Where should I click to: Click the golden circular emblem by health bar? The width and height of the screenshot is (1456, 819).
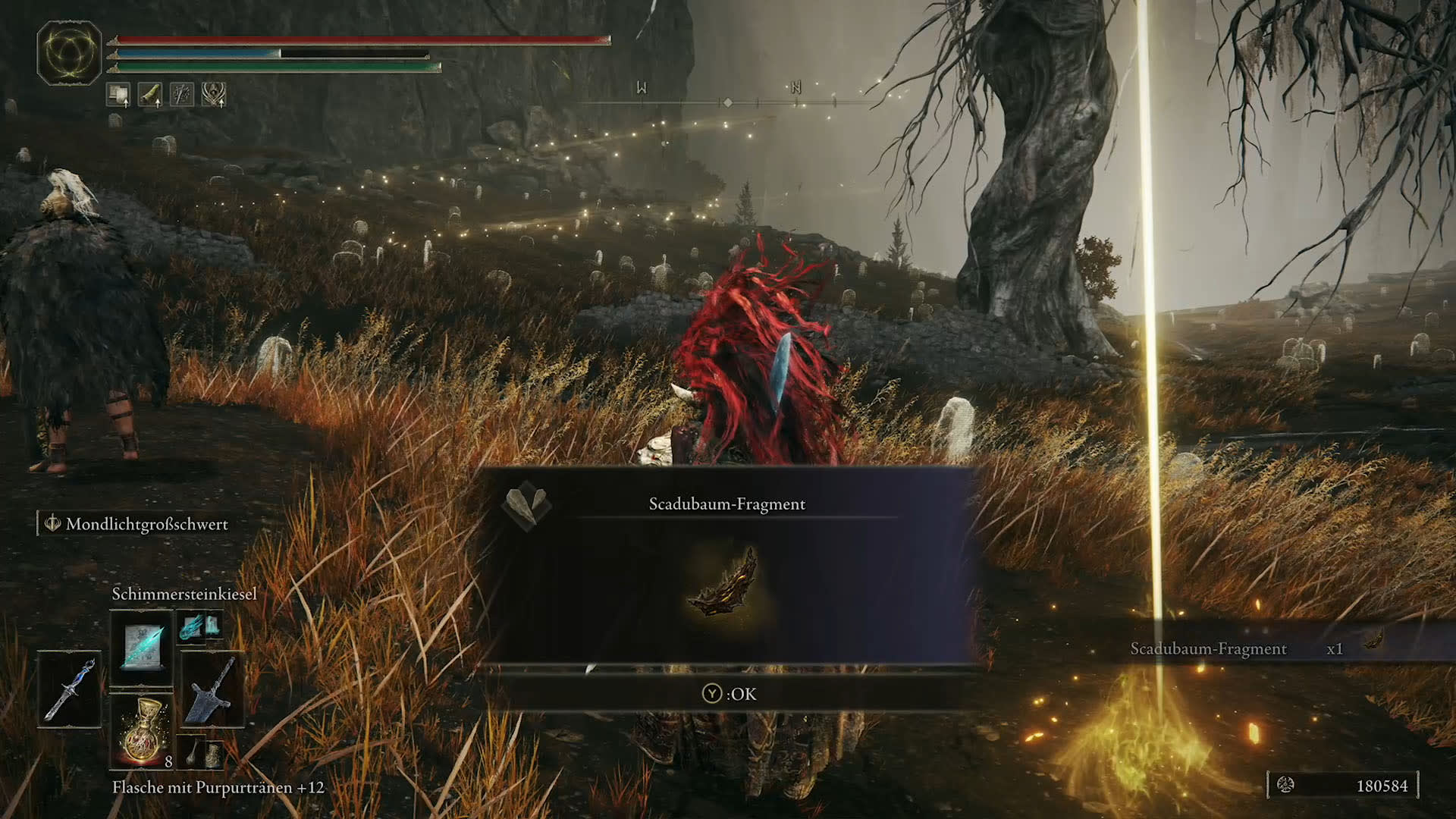69,52
